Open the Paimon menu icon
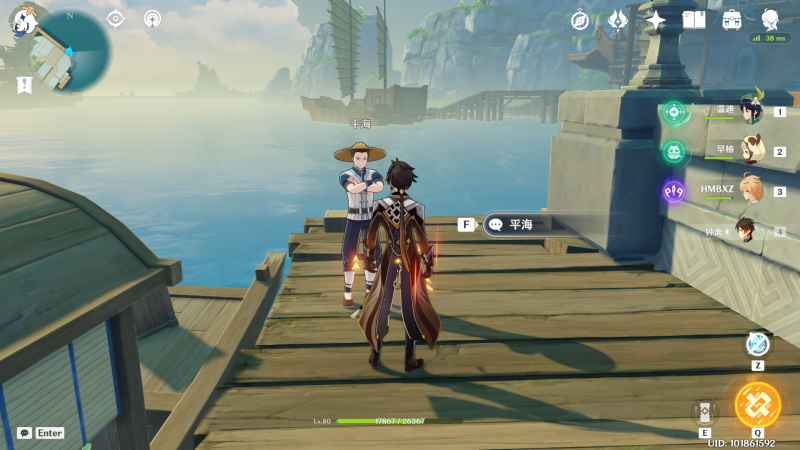 pyautogui.click(x=22, y=19)
